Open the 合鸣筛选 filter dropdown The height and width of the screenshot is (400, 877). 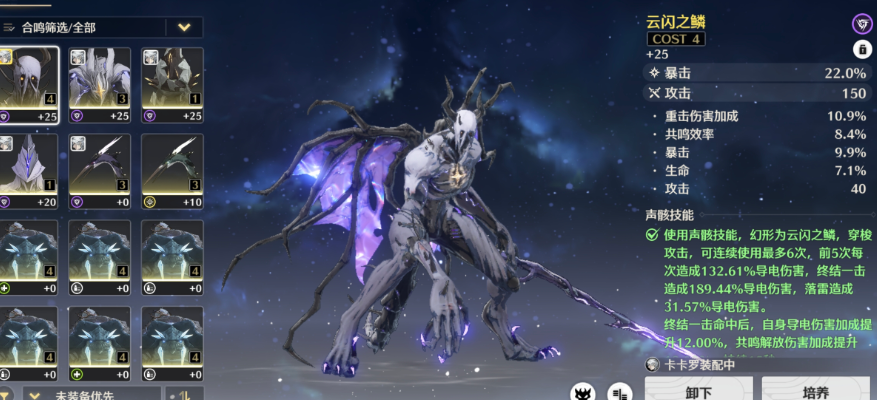point(183,27)
